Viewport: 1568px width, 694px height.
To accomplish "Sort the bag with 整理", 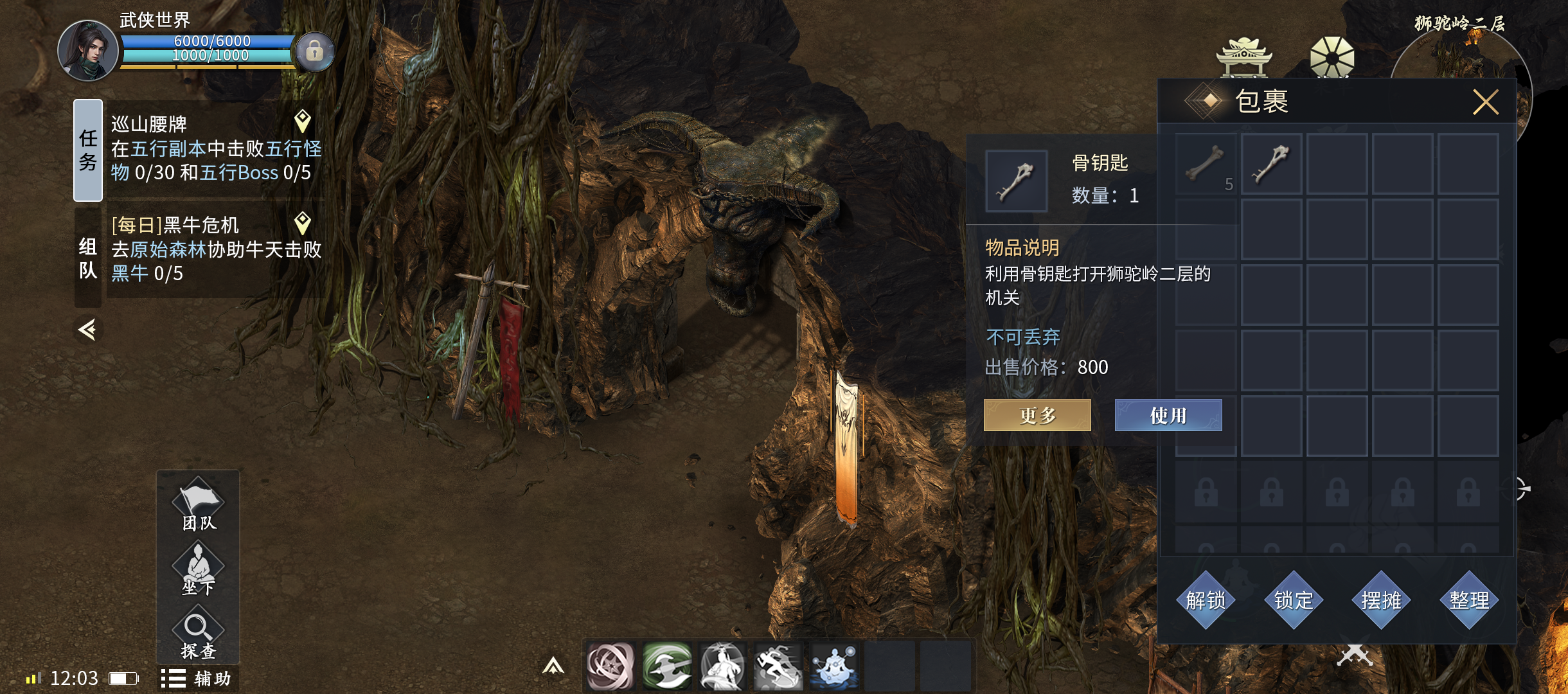I will point(1469,600).
